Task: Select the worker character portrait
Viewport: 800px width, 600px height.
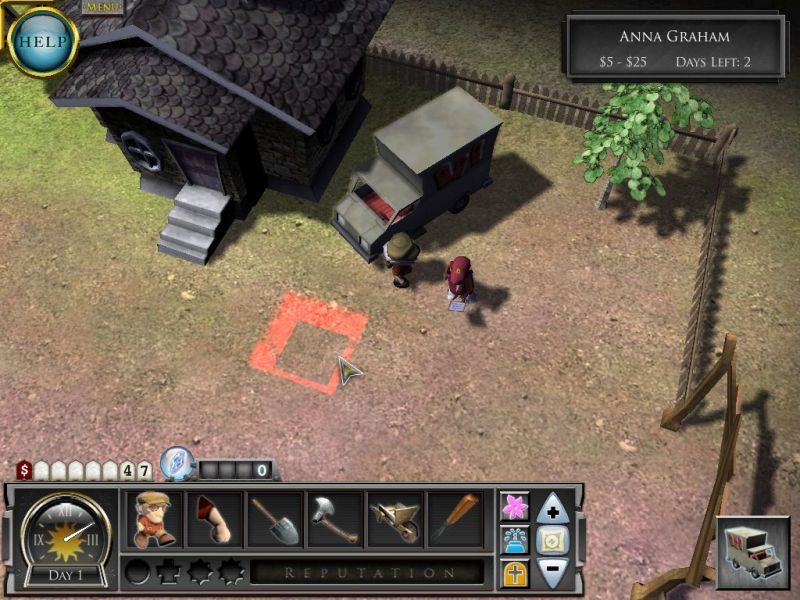Action: point(153,519)
